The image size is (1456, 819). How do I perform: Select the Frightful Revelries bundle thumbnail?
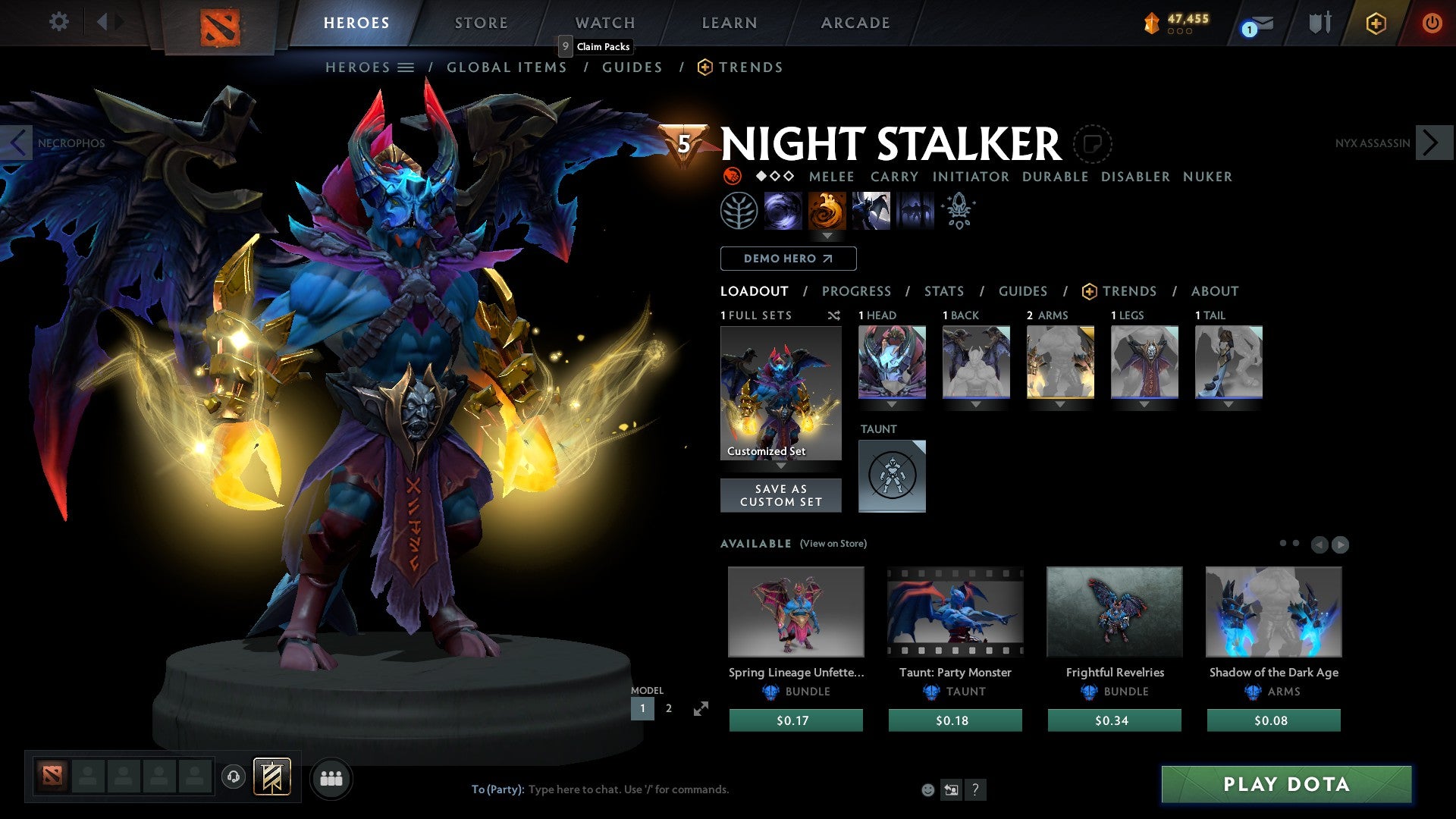(1114, 611)
